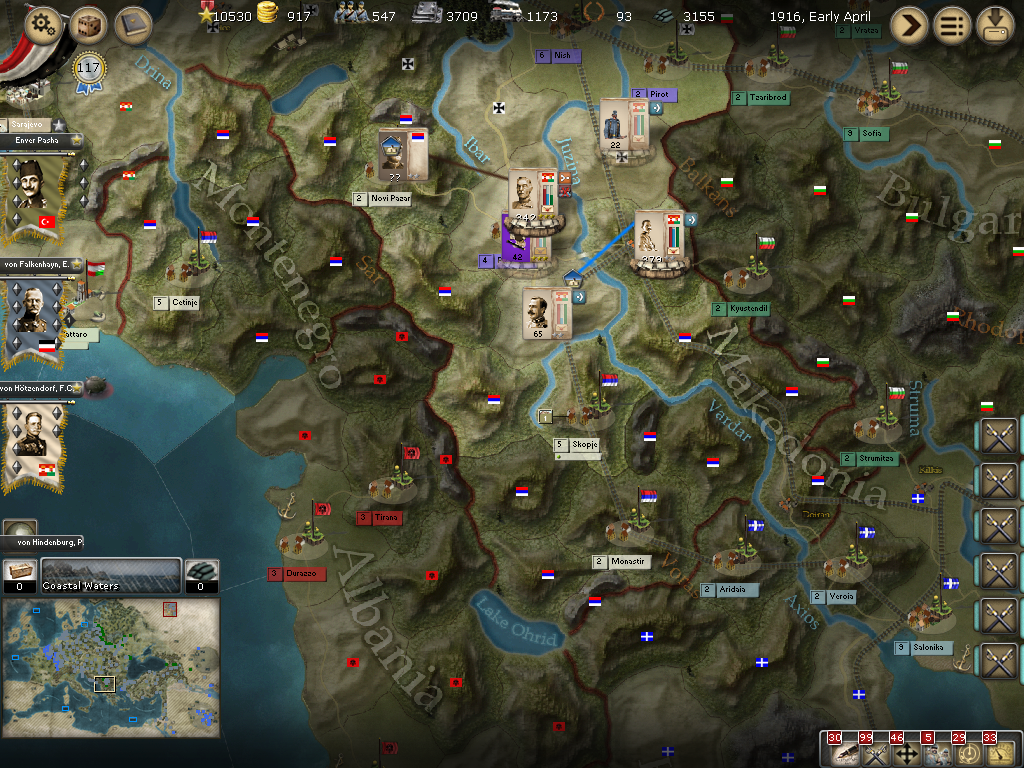Viewport: 1024px width, 768px height.
Task: Select the von Hindenburg commander tab
Action: [42, 541]
